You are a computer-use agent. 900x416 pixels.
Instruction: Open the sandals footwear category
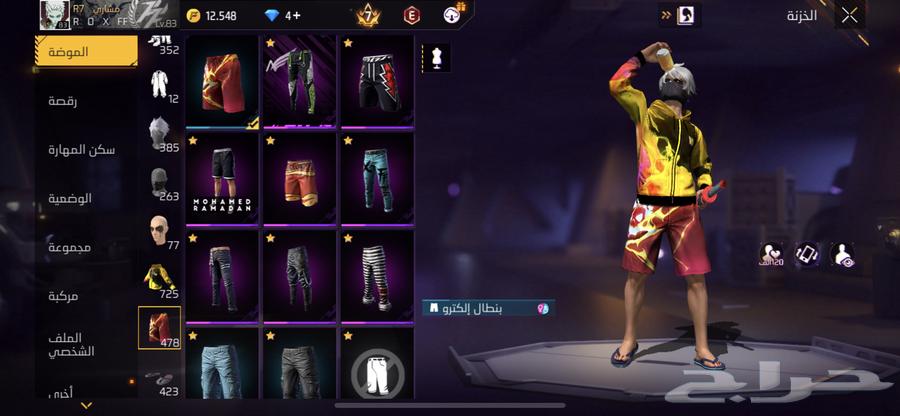158,378
